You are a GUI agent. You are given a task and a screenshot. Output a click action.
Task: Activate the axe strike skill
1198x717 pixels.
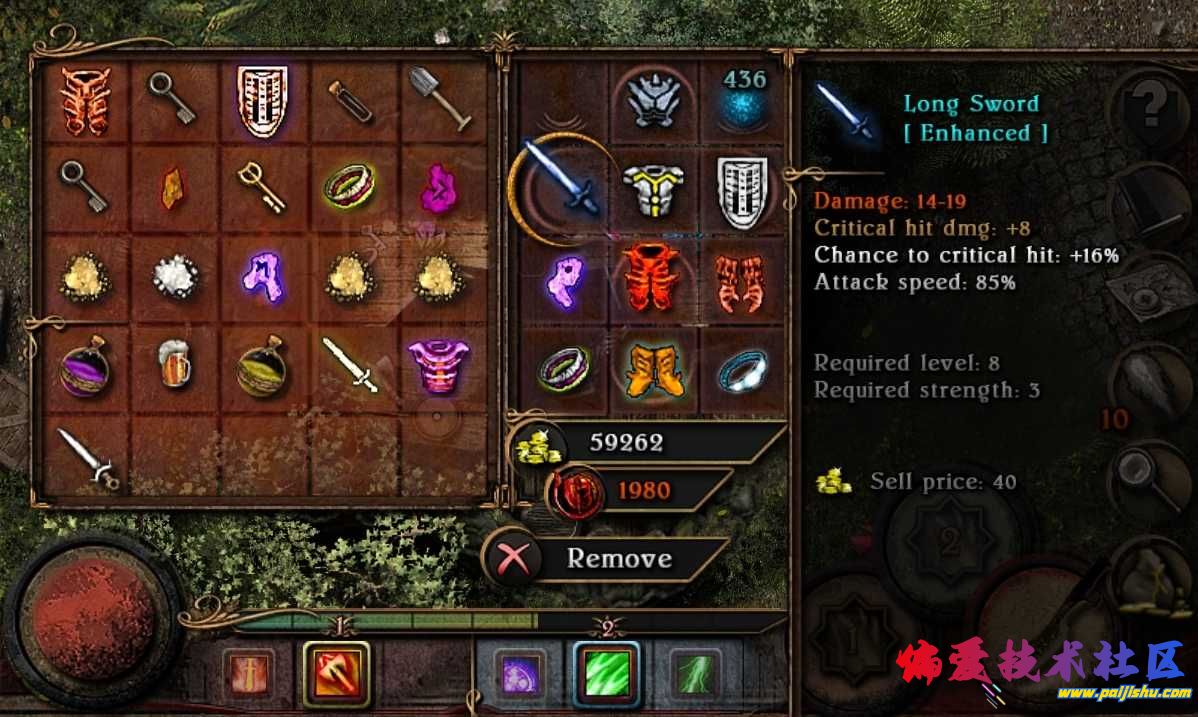336,672
